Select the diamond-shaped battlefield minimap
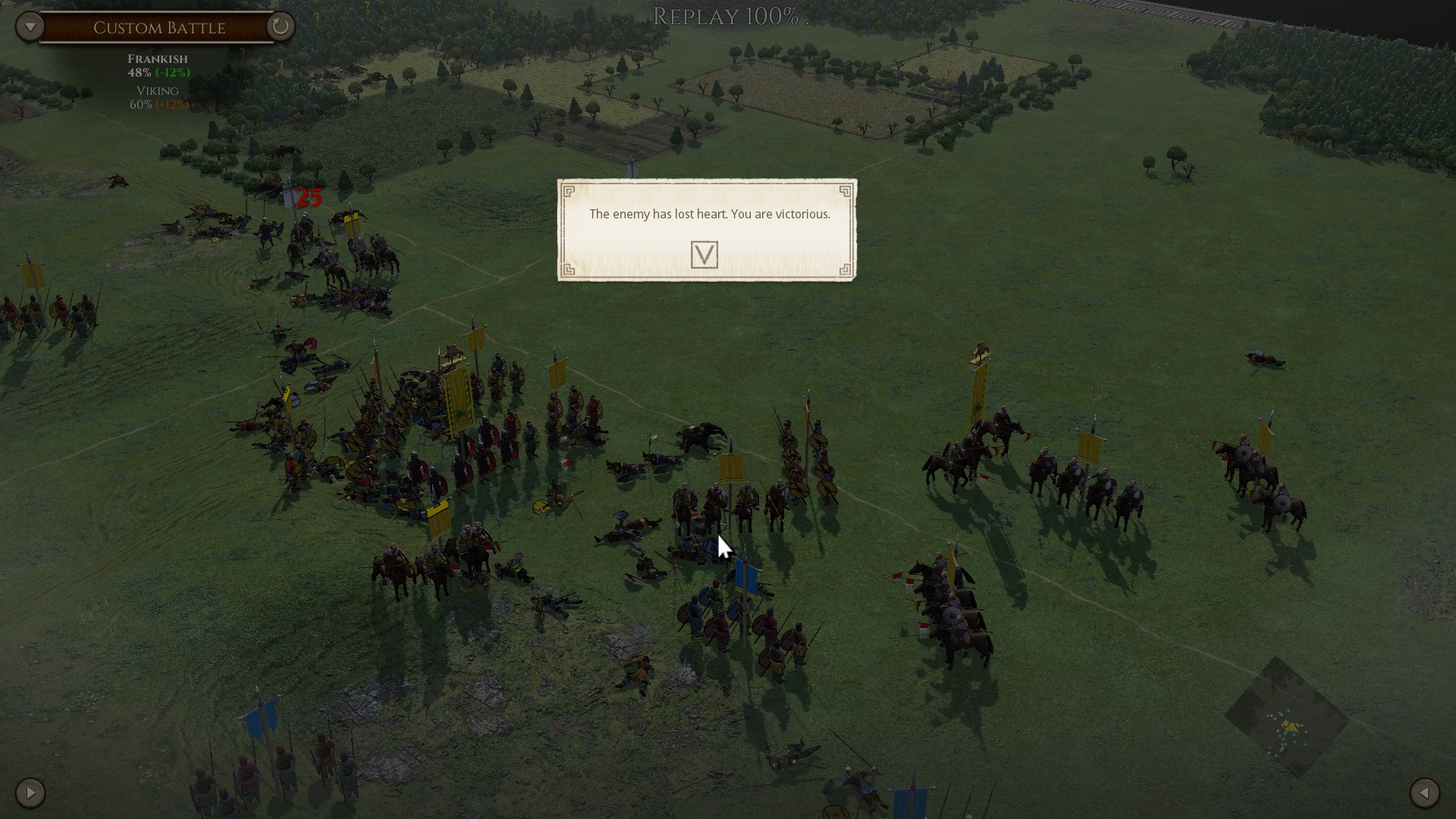 point(1286,717)
